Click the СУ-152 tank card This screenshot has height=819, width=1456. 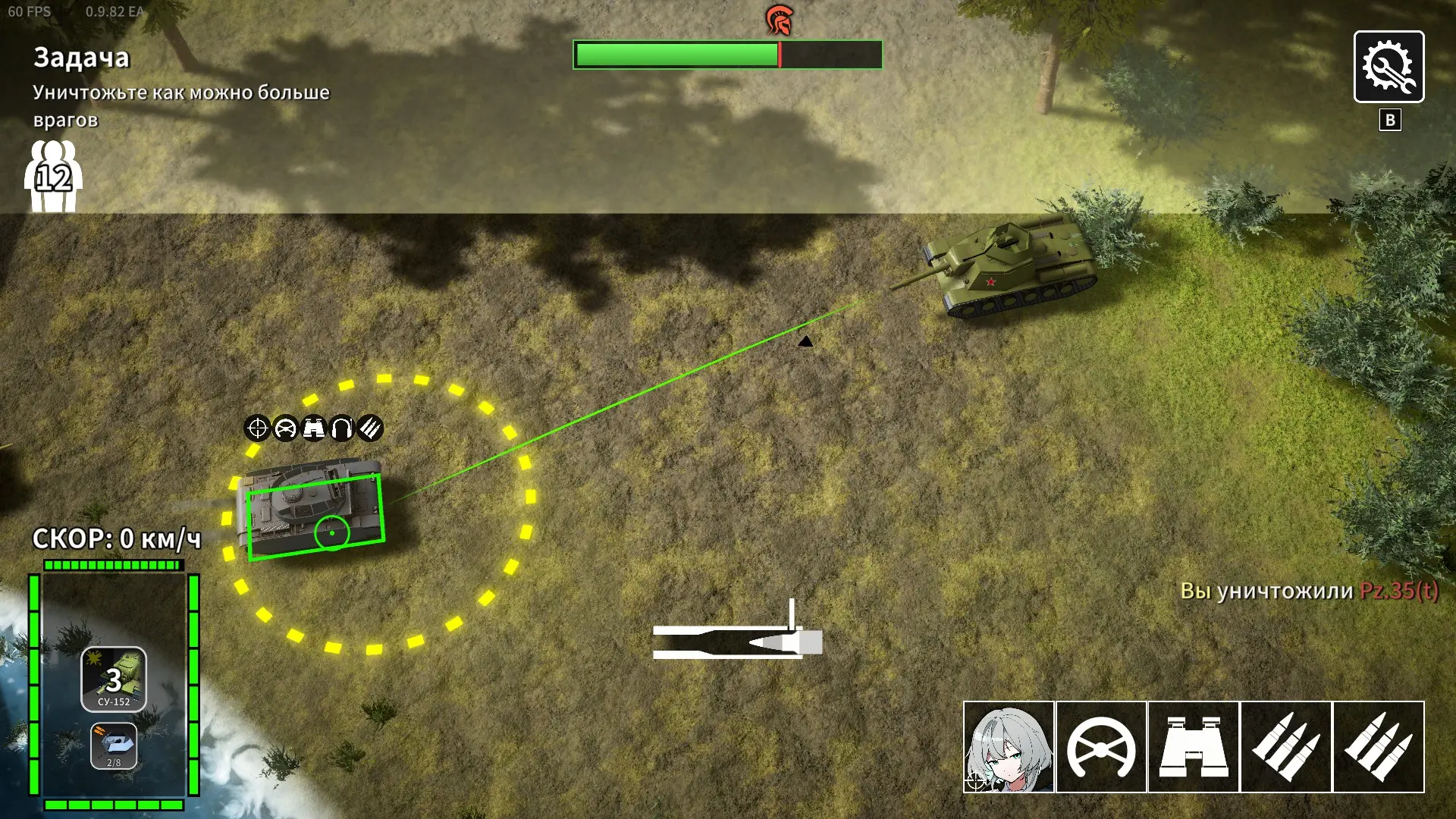coord(114,679)
